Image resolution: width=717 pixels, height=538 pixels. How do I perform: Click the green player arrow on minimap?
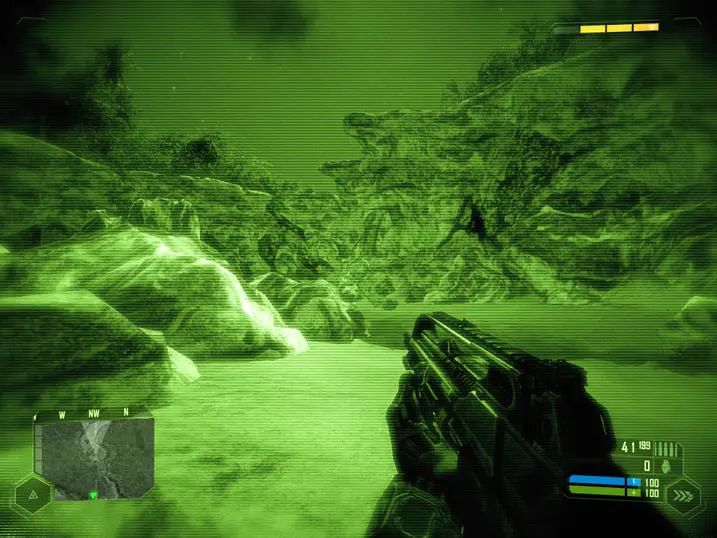point(93,494)
